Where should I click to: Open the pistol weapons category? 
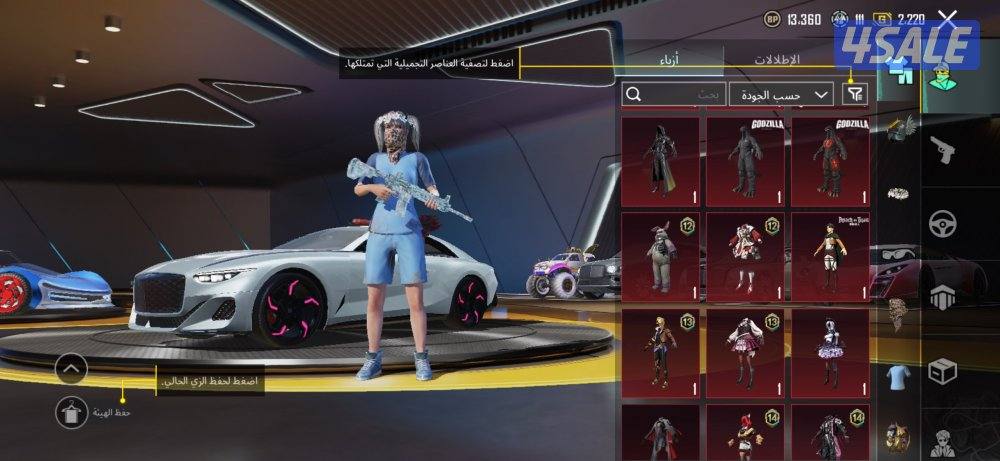coord(942,152)
